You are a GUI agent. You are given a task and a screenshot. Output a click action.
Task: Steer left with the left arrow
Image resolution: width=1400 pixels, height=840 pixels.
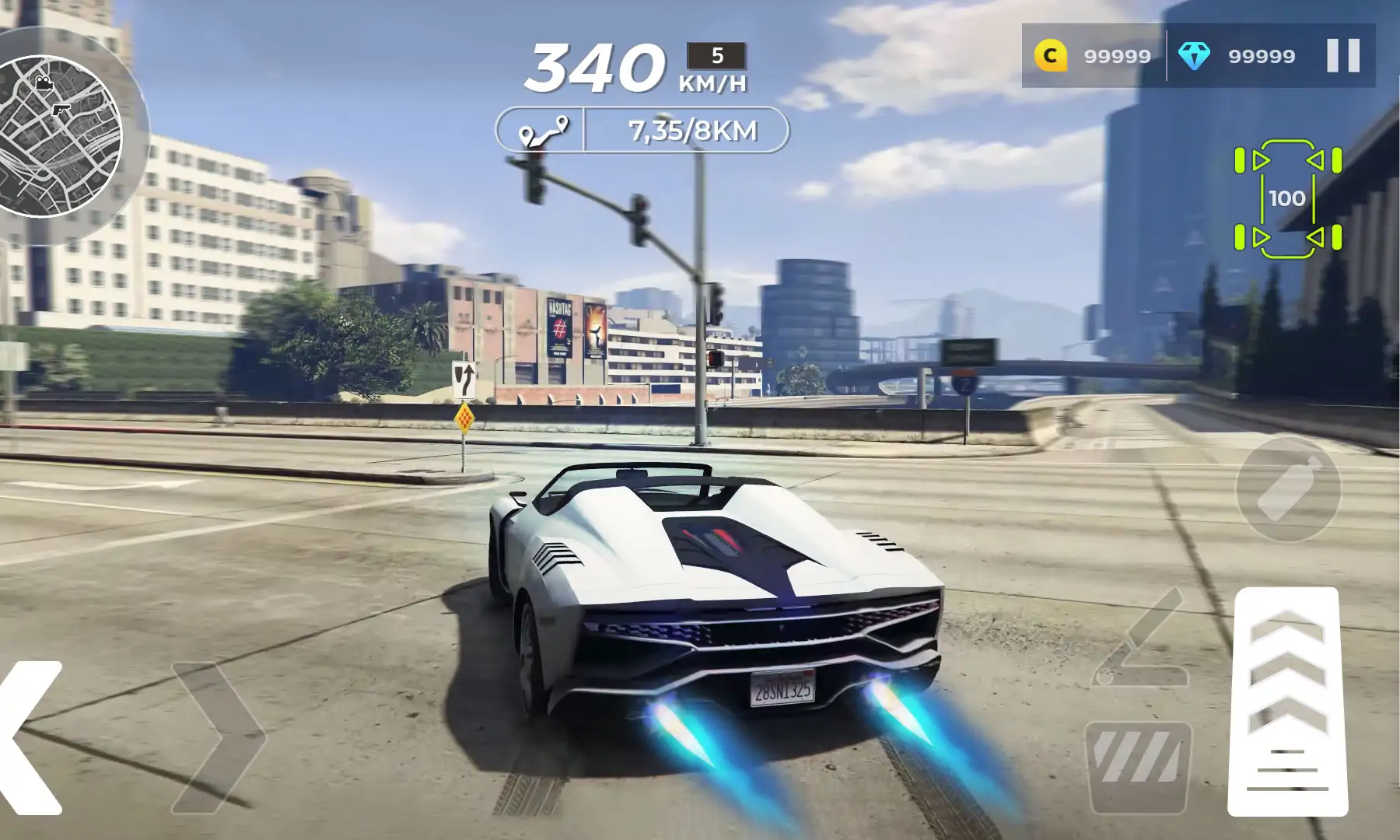pyautogui.click(x=31, y=737)
